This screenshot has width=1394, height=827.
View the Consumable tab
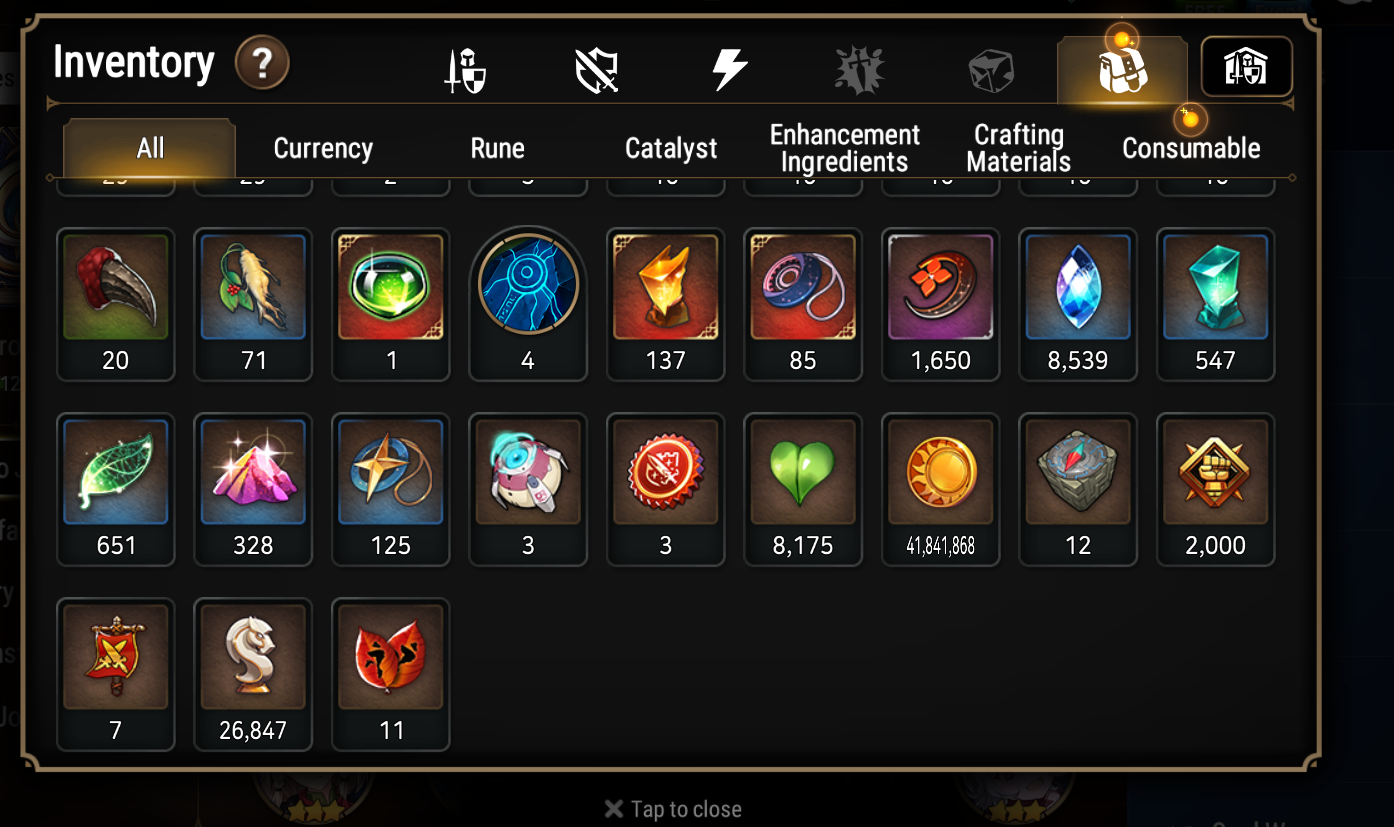[1191, 149]
